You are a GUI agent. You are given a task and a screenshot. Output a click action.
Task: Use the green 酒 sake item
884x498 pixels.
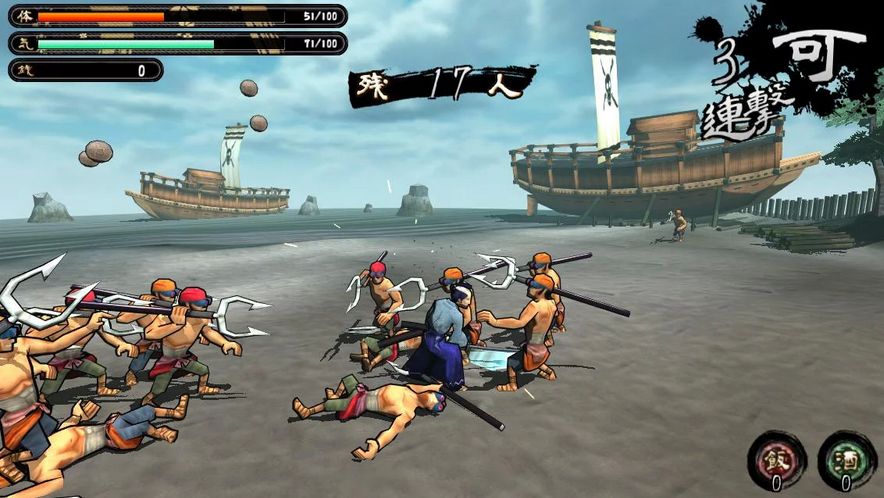click(846, 460)
